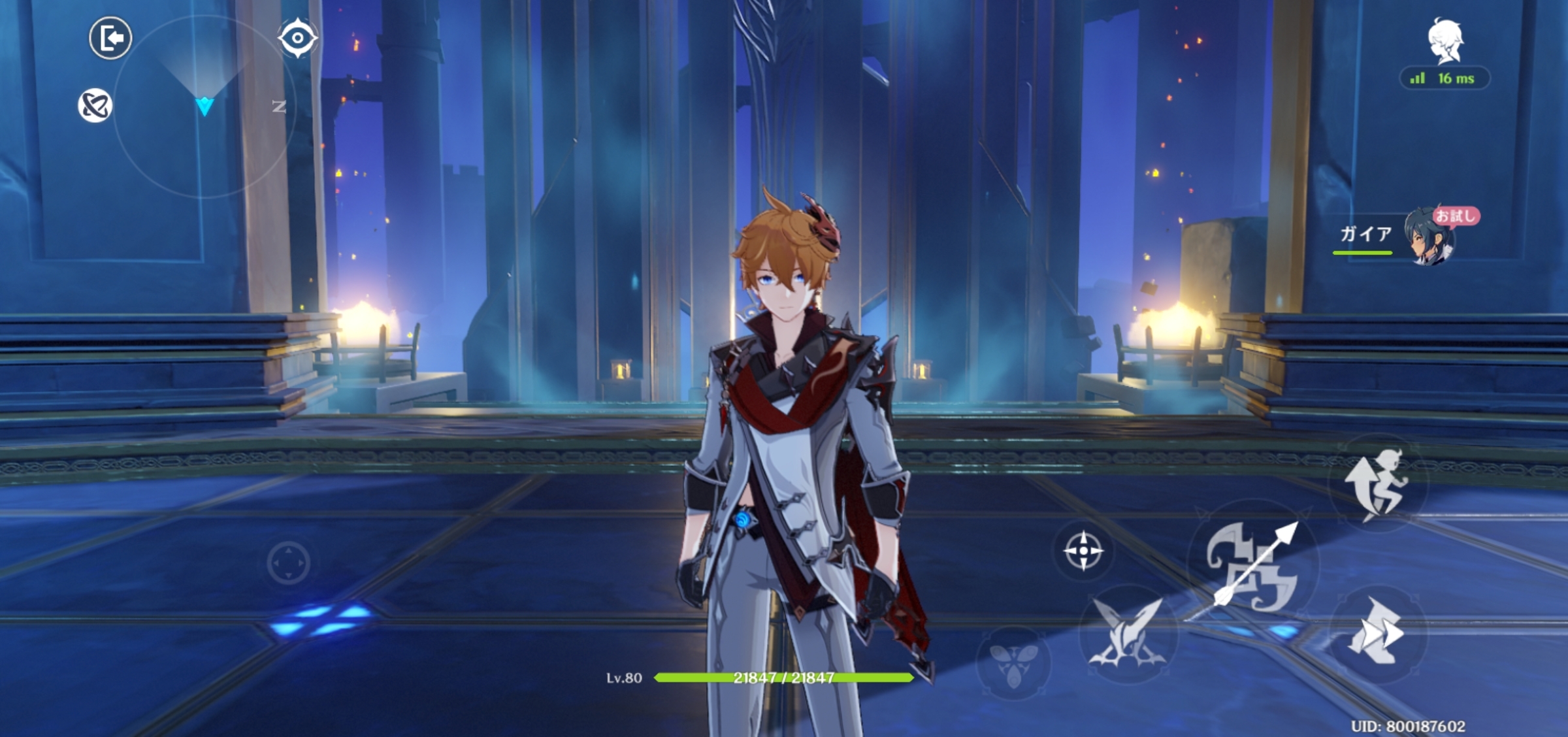The width and height of the screenshot is (1568, 737).
Task: Leave the domain via the exit icon
Action: click(110, 39)
